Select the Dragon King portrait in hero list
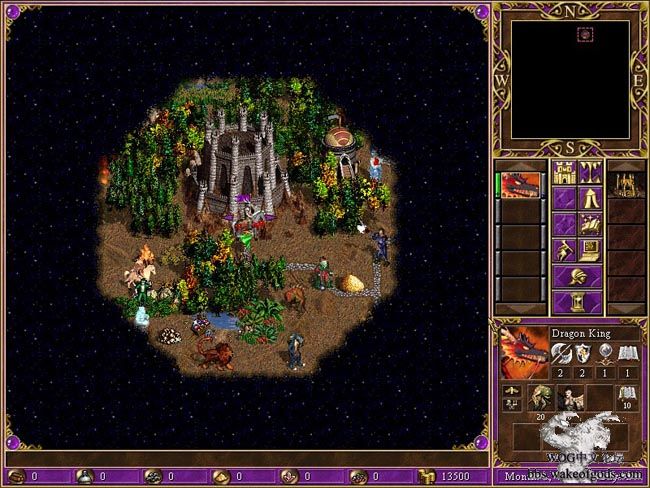The height and width of the screenshot is (488, 650). [522, 186]
